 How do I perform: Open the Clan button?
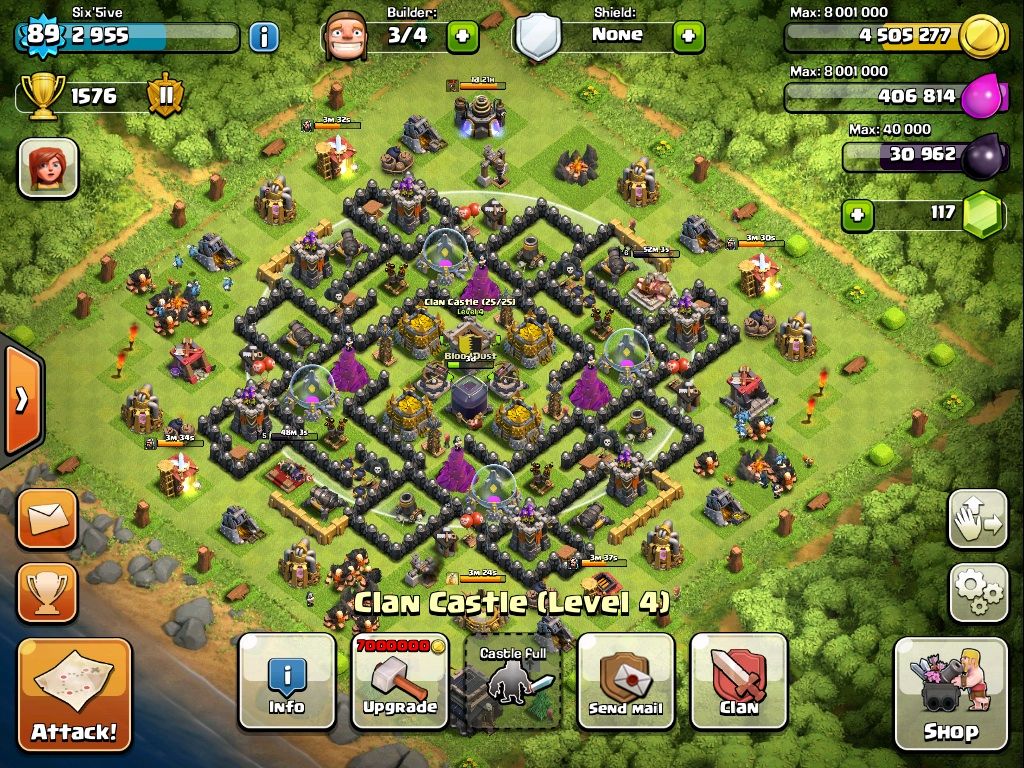[x=739, y=681]
